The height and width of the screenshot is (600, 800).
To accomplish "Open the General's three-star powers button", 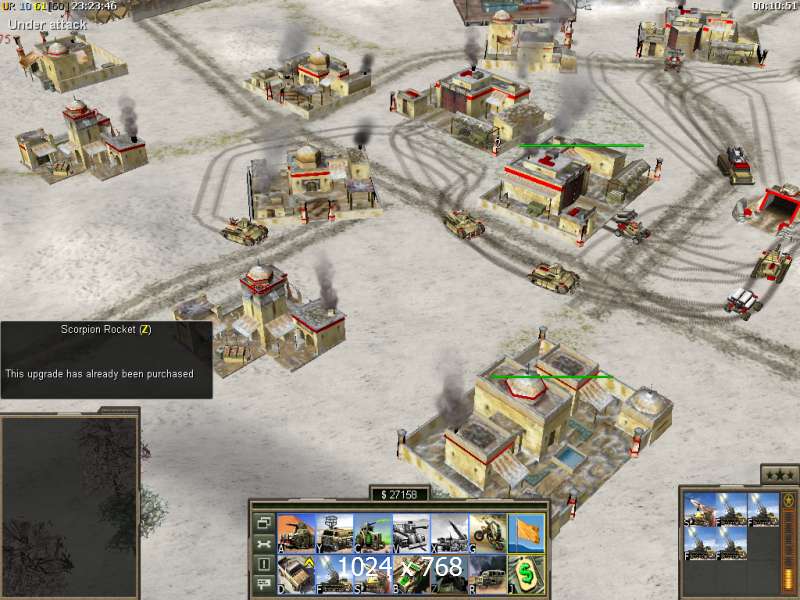I will tap(779, 474).
